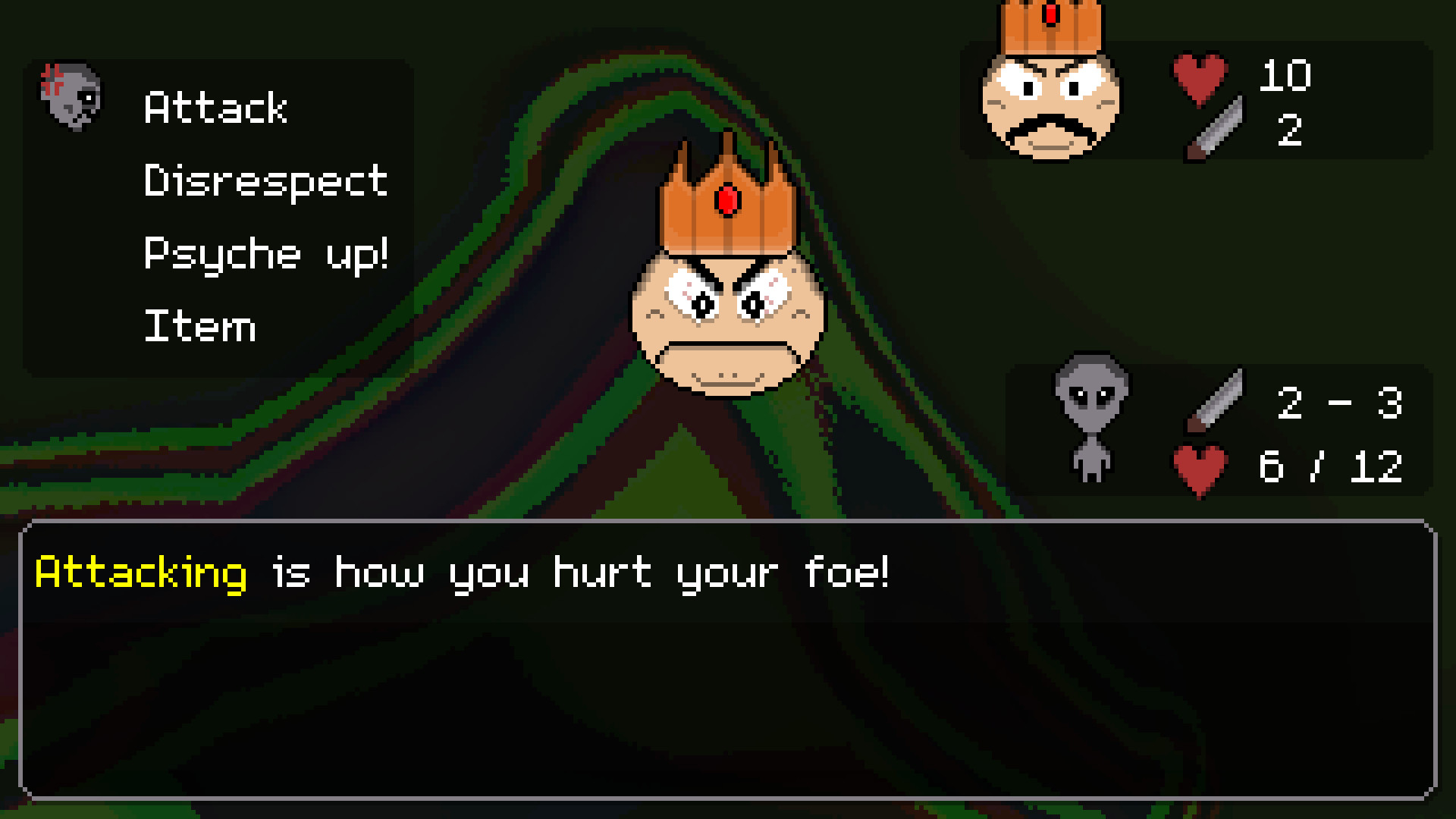The width and height of the screenshot is (1456, 819).
Task: Click the highlighted word Attacking in the dialogue
Action: pos(140,573)
